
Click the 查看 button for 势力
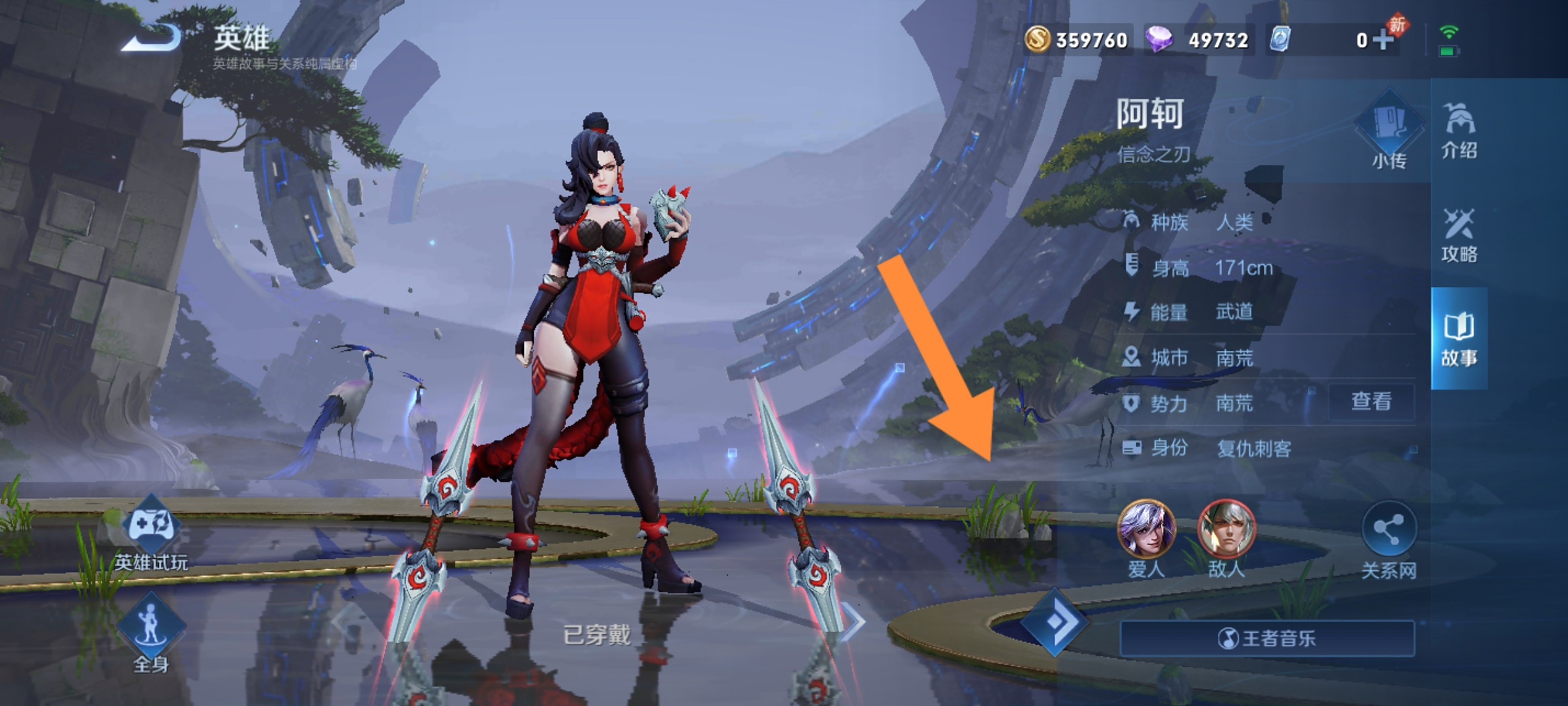click(x=1371, y=402)
